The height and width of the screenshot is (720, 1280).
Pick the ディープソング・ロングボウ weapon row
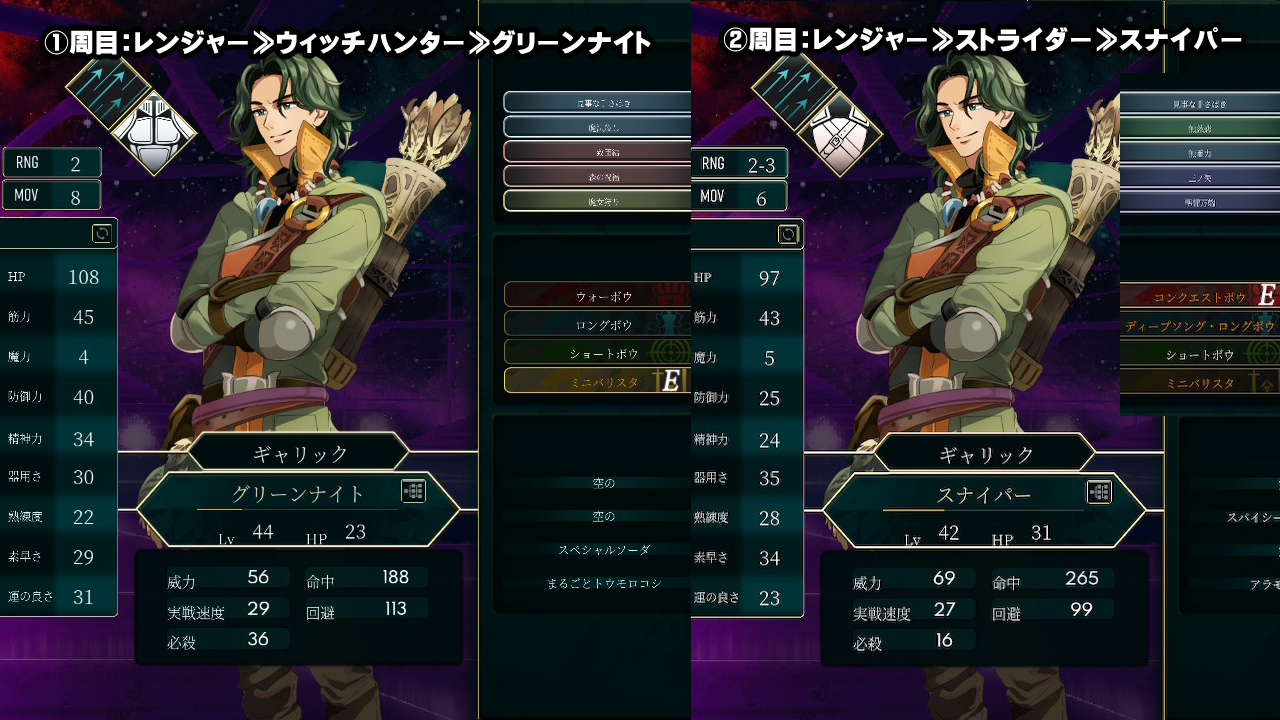1199,326
